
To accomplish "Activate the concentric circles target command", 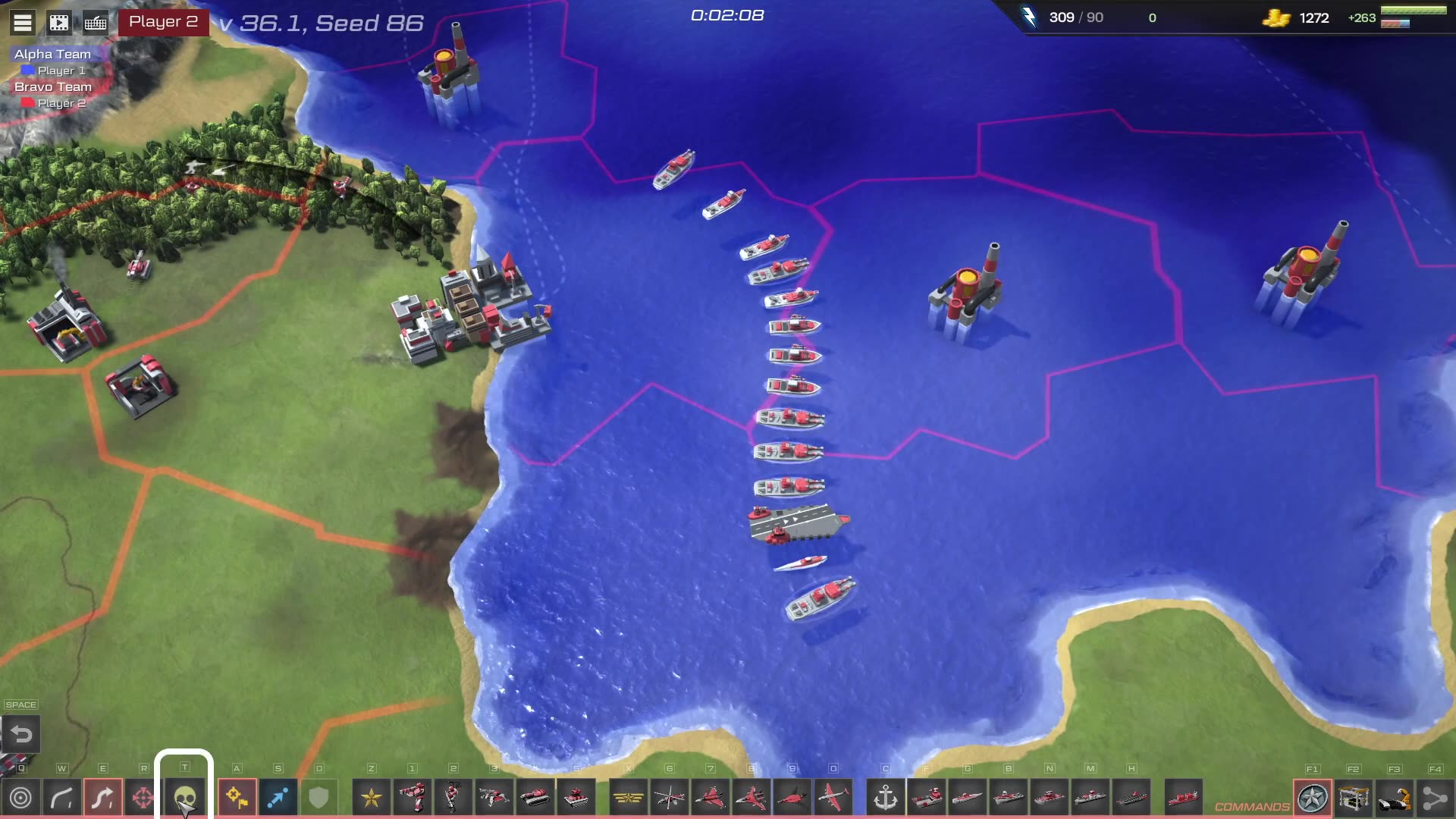I will [x=21, y=798].
